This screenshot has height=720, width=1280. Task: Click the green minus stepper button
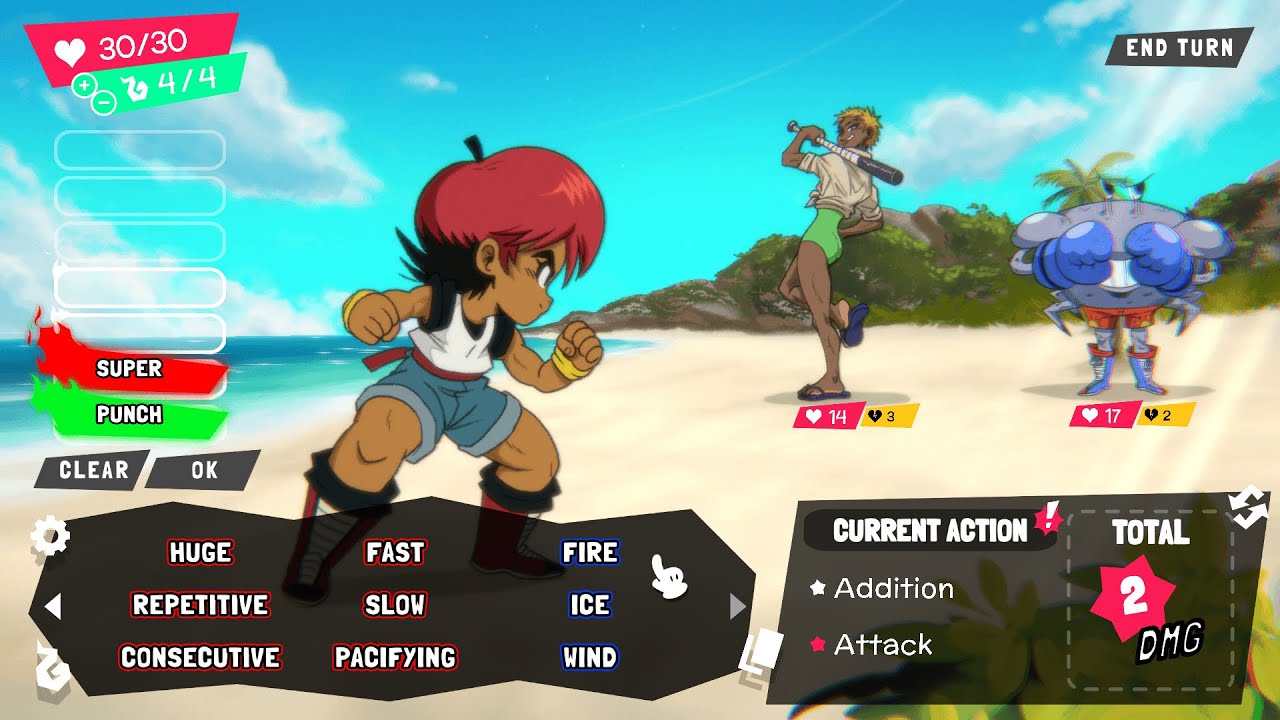click(104, 101)
